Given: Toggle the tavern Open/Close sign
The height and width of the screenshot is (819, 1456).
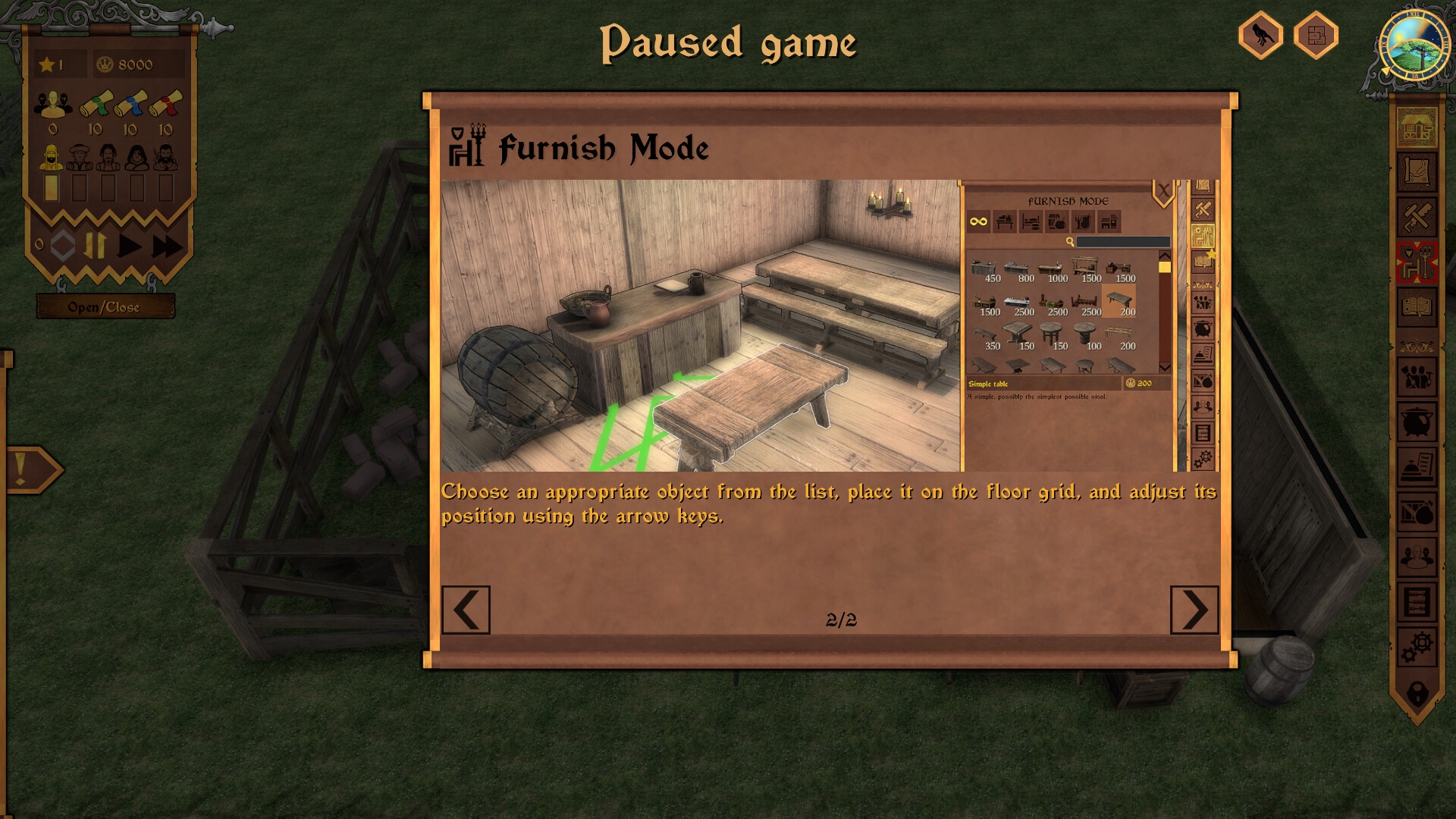Looking at the screenshot, I should (105, 307).
